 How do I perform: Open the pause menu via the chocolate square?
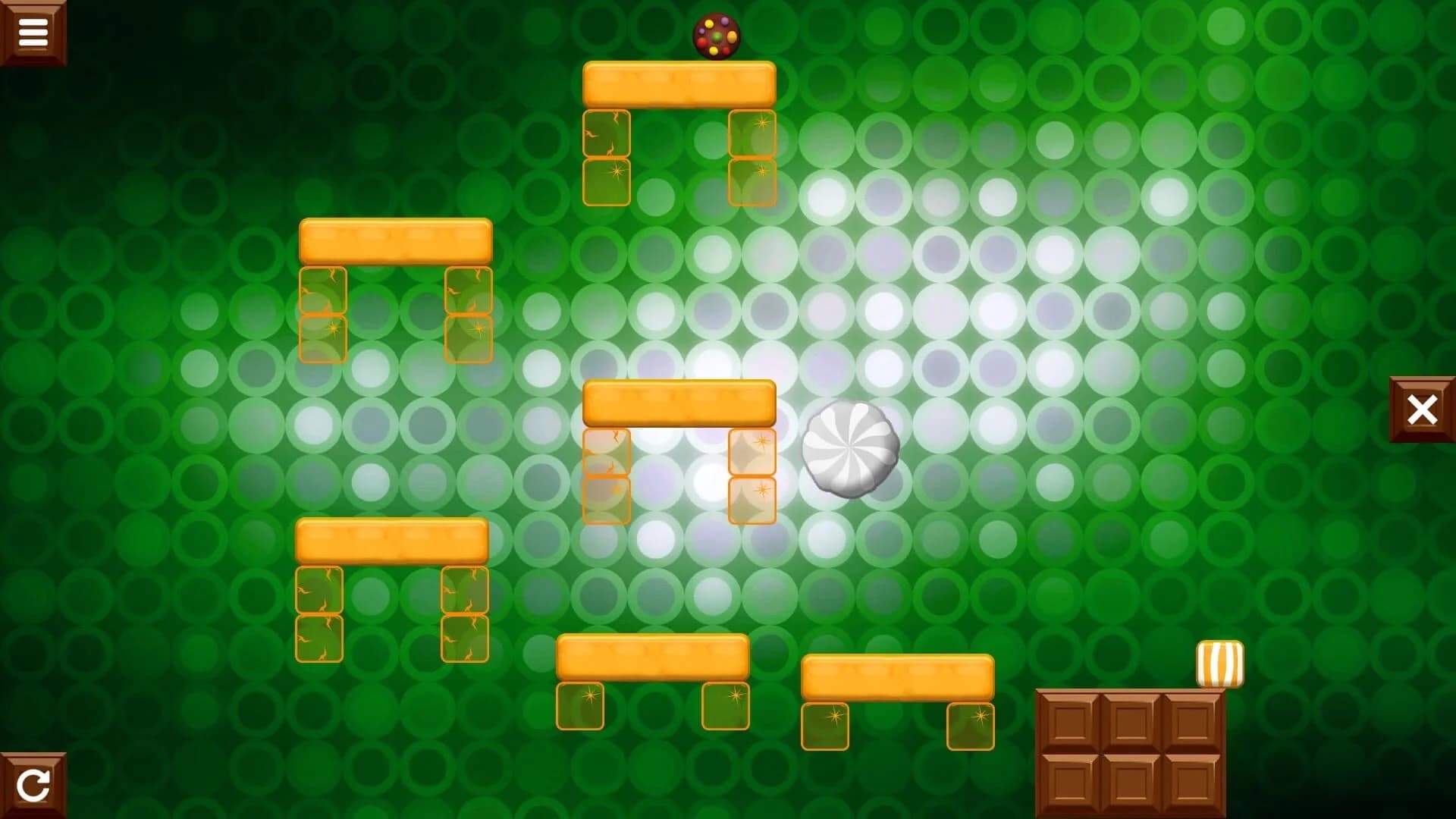click(x=33, y=32)
